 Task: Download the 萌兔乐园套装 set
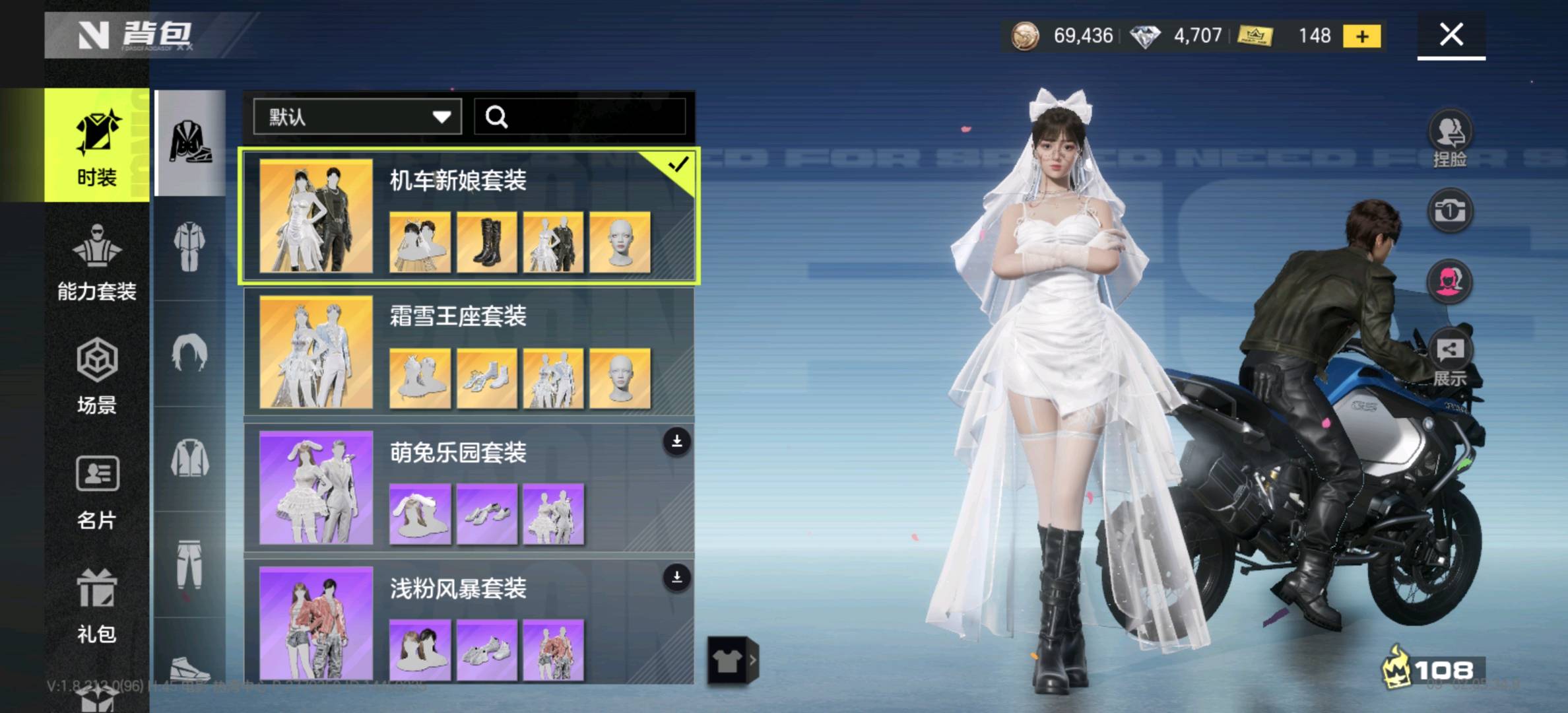(676, 442)
